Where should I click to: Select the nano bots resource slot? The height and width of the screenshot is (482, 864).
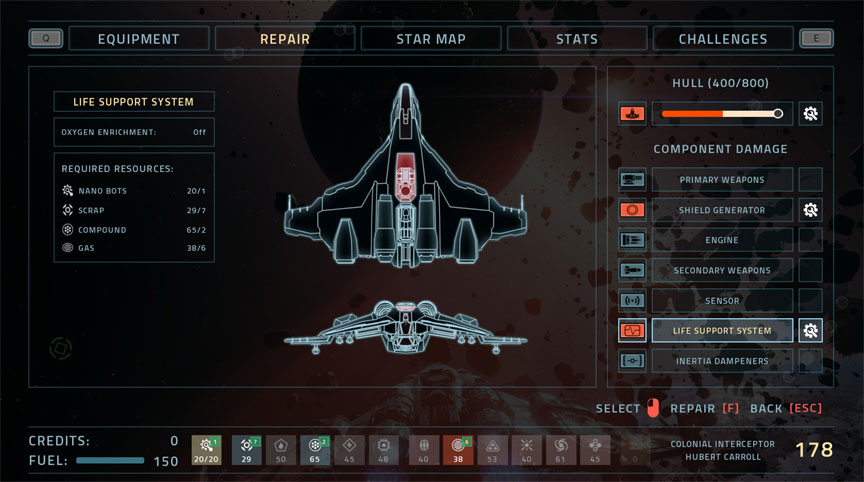point(207,450)
